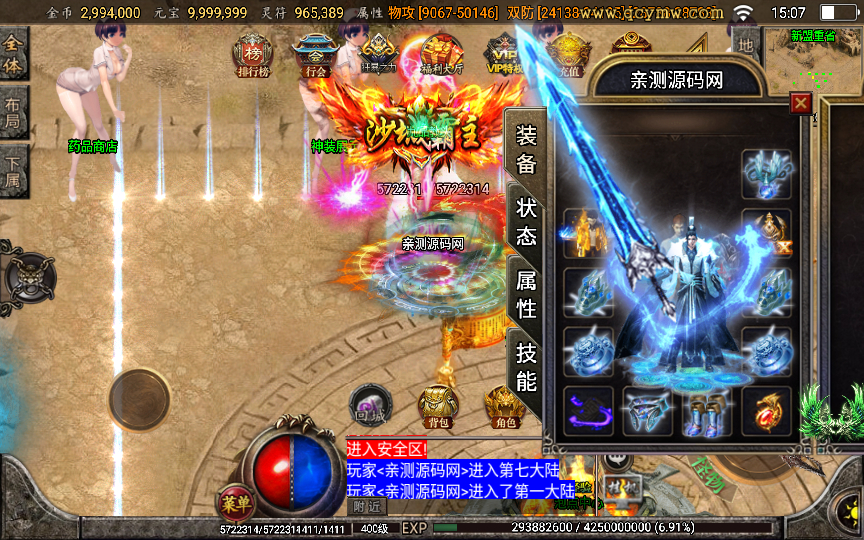864x540 pixels.
Task: Activate the 狂暴之力 icon
Action: click(x=377, y=57)
